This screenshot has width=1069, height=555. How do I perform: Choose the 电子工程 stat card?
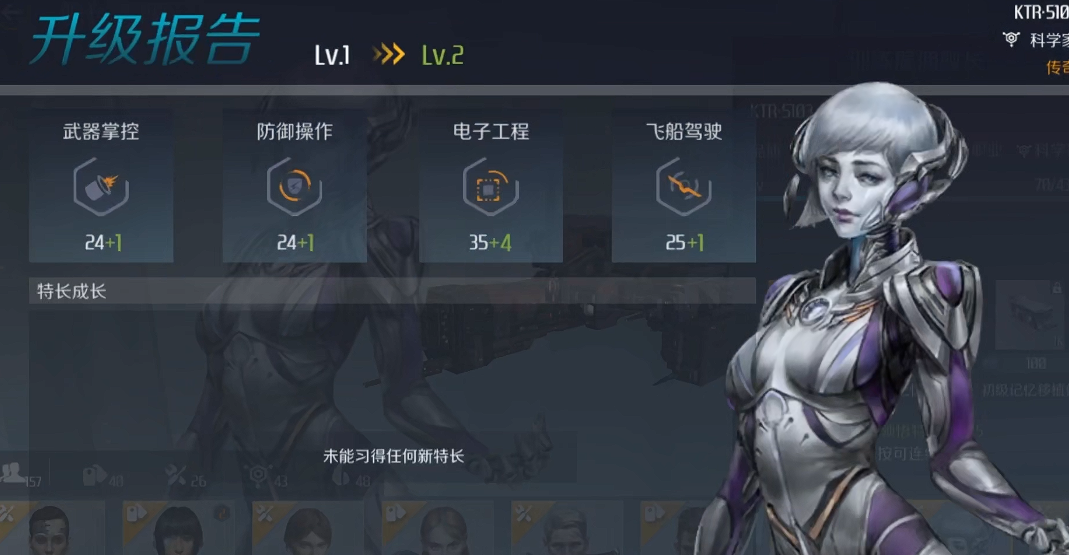[x=490, y=186]
